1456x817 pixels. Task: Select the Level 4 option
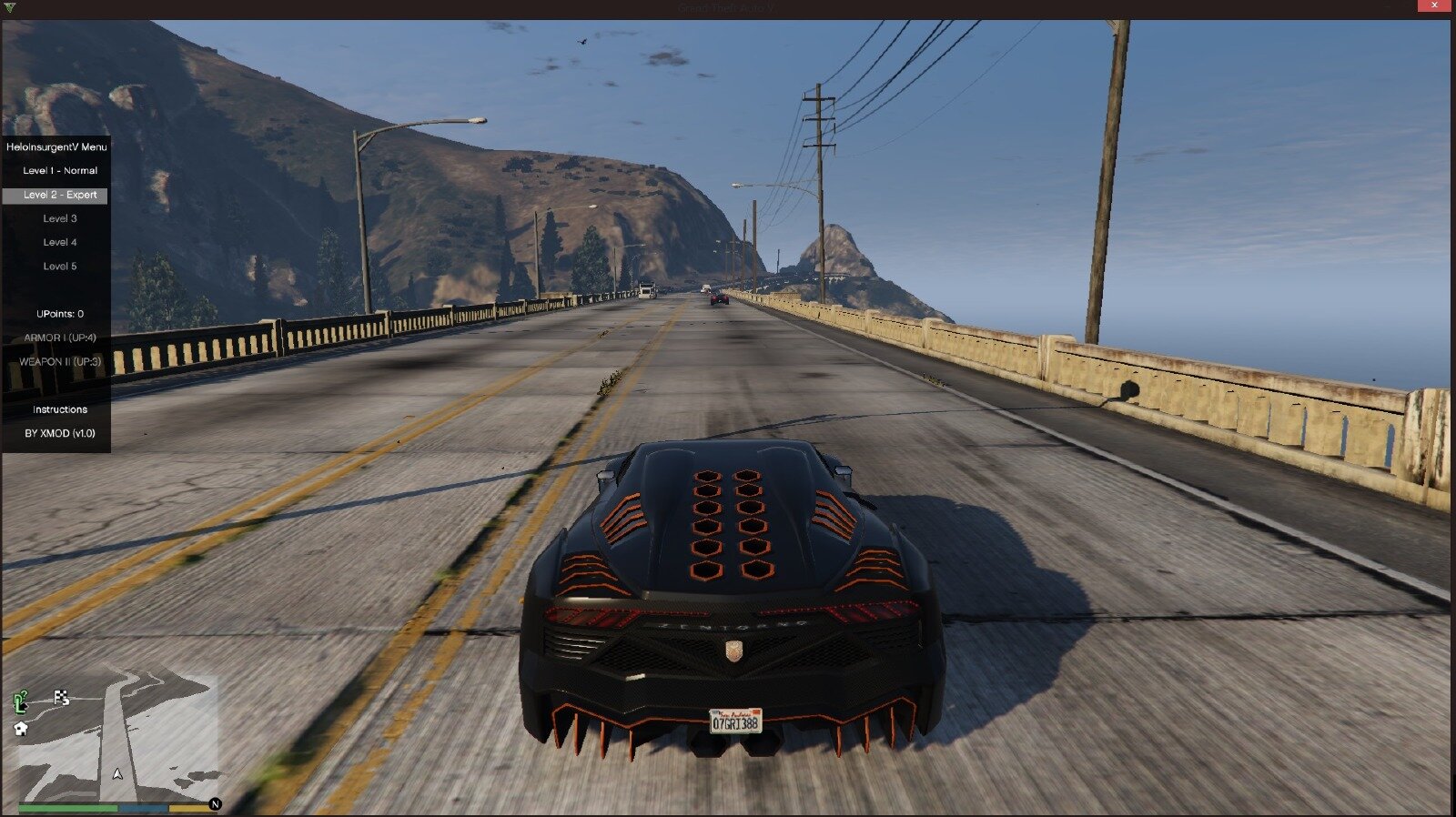point(60,242)
